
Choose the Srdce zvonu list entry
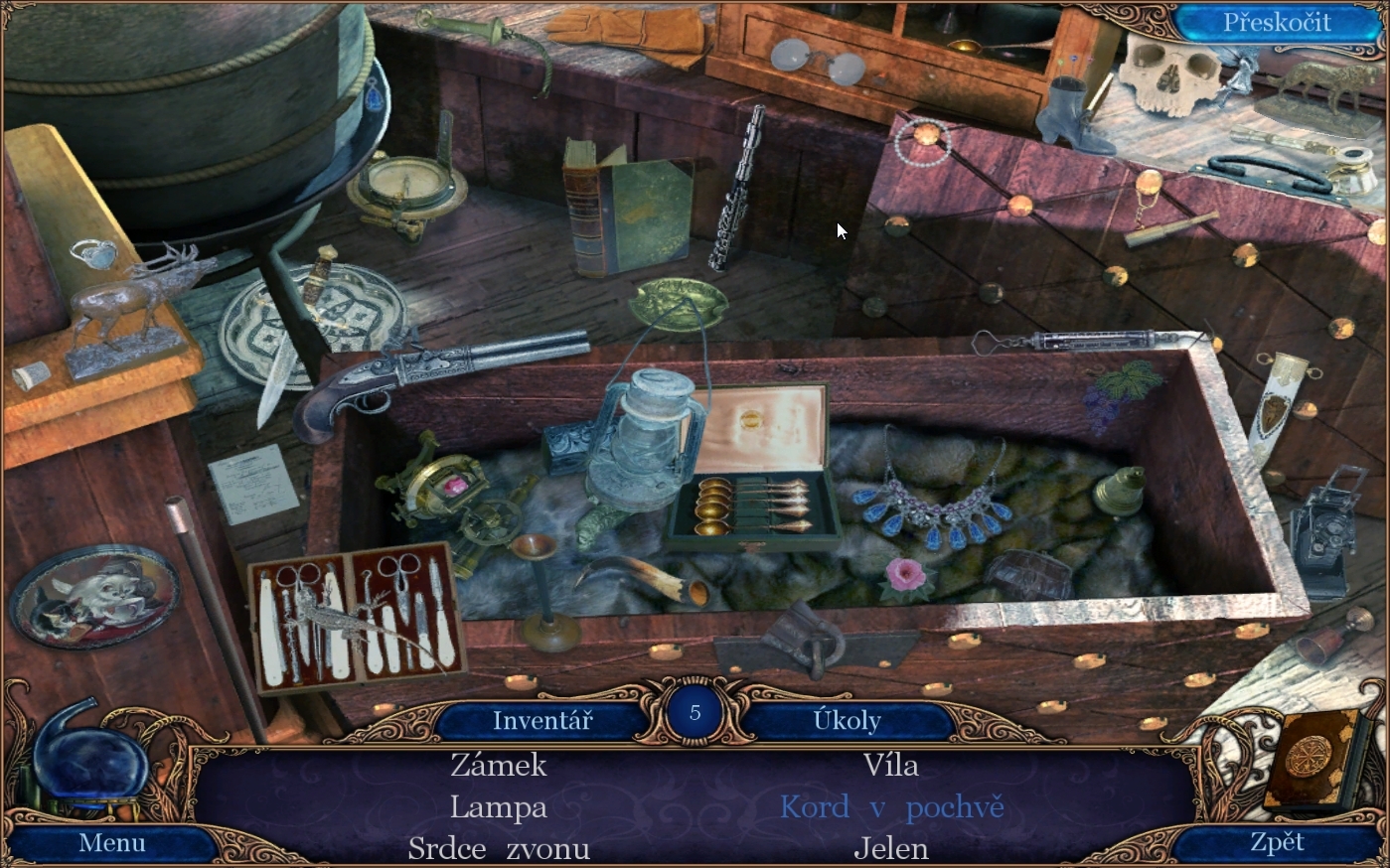(x=499, y=849)
